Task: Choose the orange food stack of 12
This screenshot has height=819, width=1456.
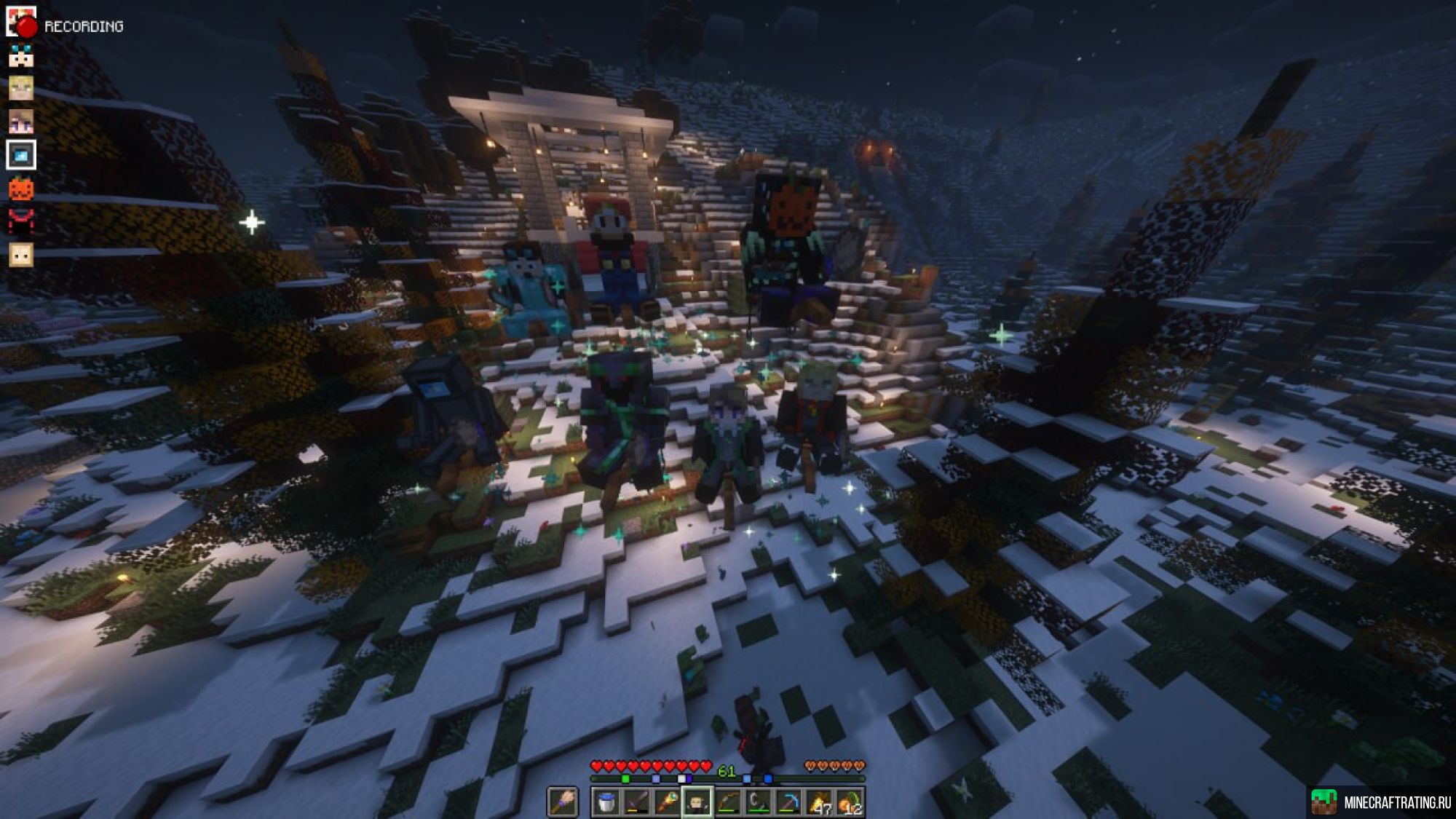Action: click(850, 802)
